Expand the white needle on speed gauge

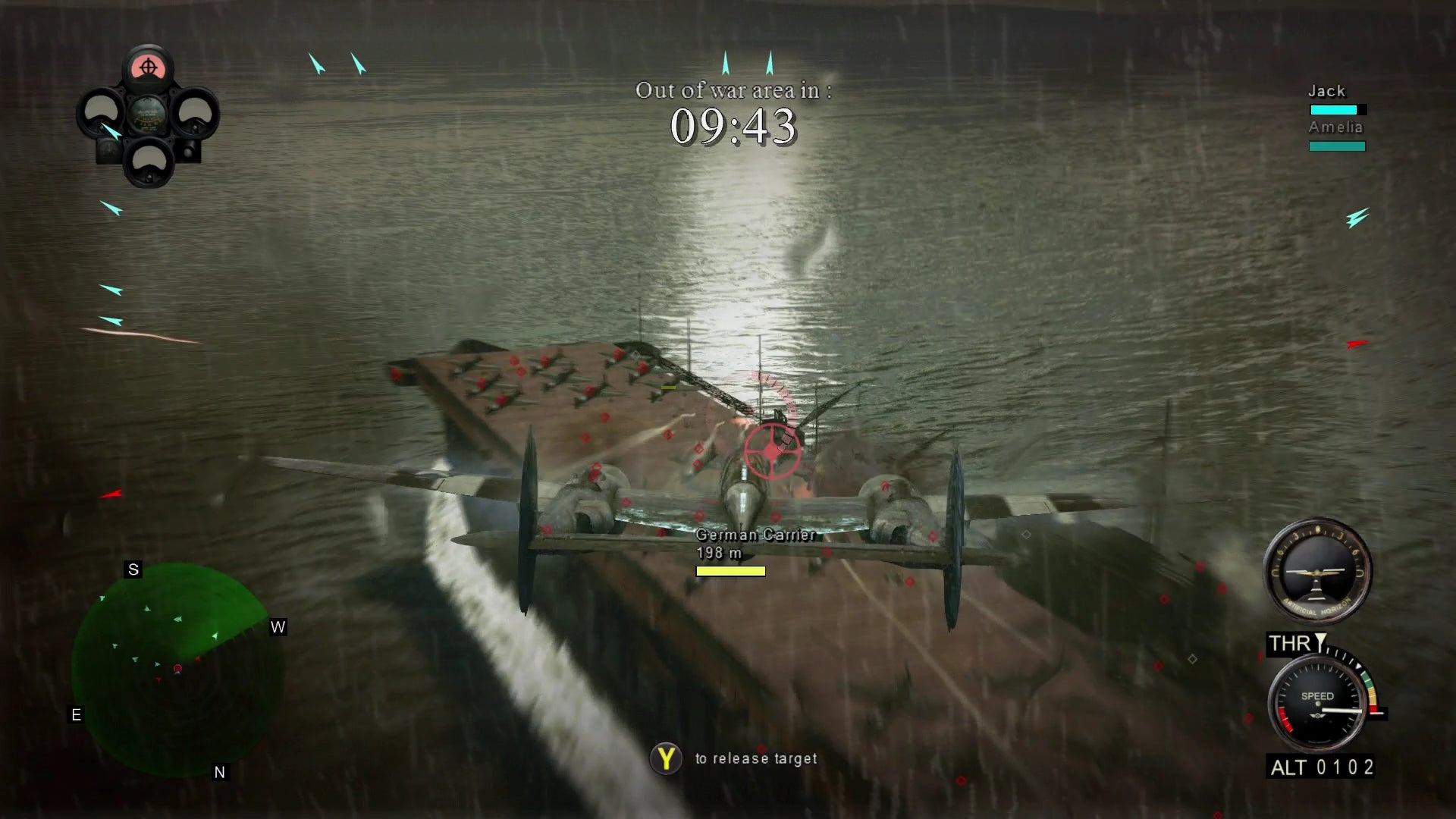coord(1342,711)
